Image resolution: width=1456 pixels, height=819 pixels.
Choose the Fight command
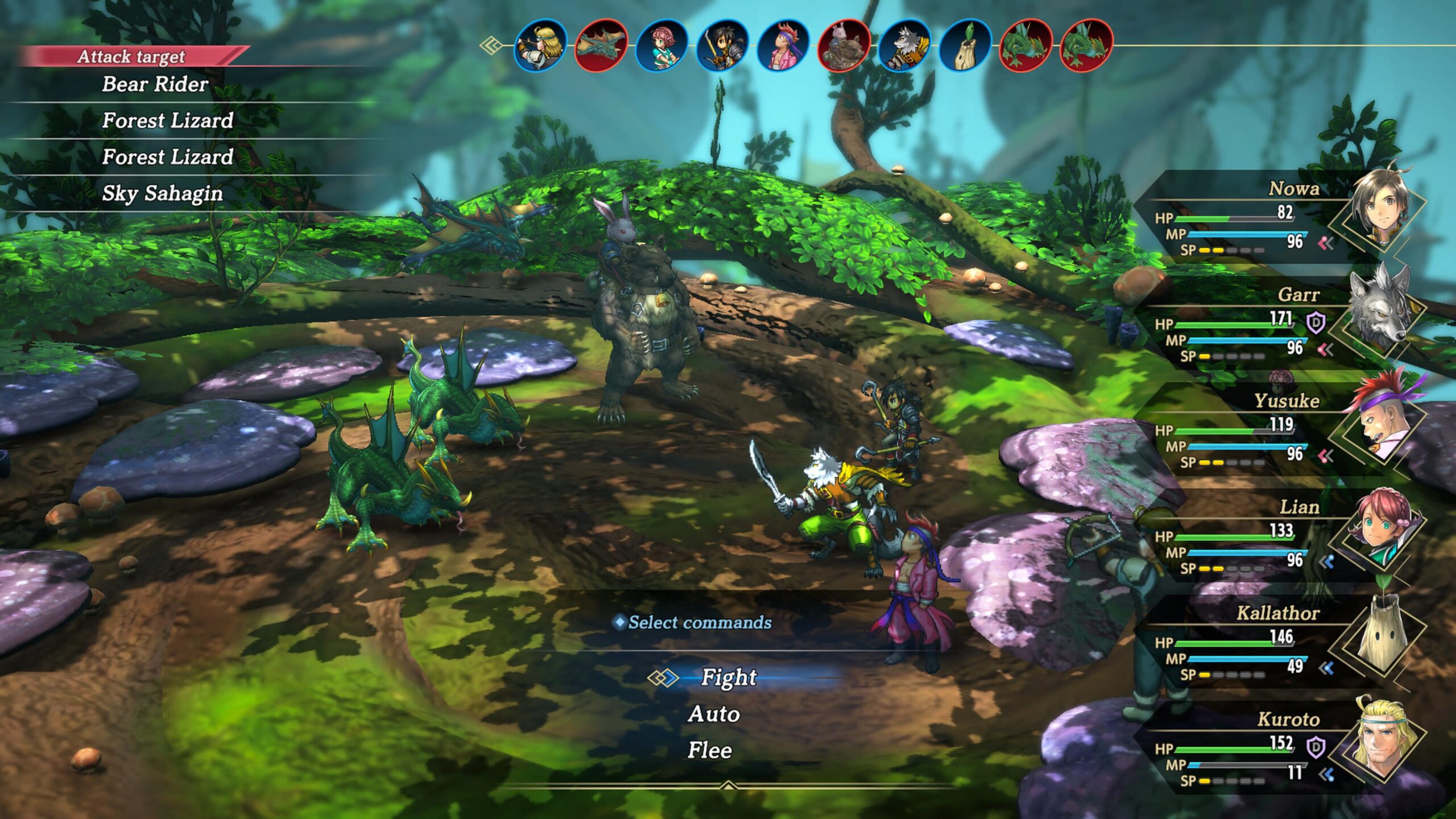729,677
